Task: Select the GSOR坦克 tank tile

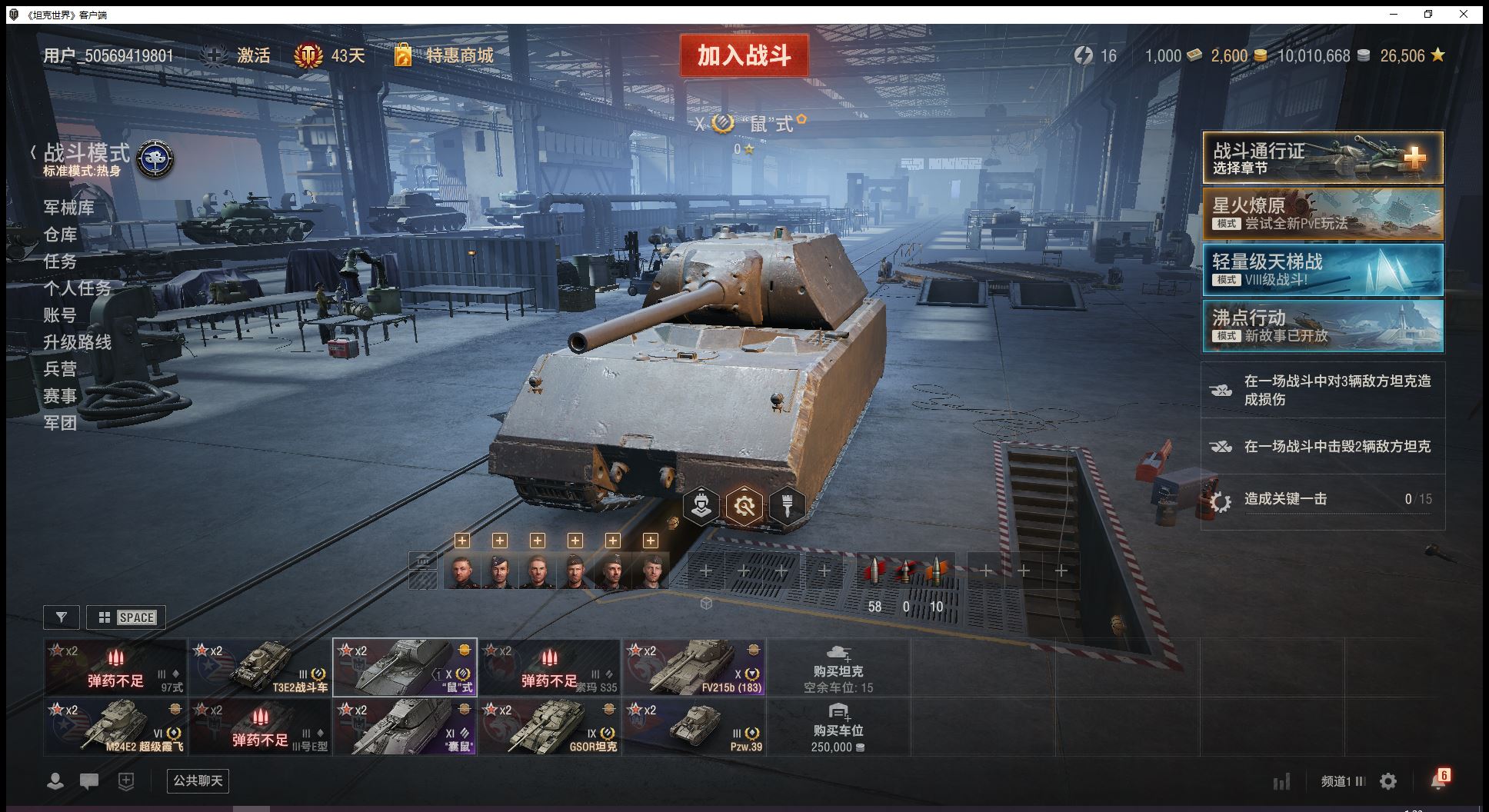Action: pyautogui.click(x=549, y=727)
